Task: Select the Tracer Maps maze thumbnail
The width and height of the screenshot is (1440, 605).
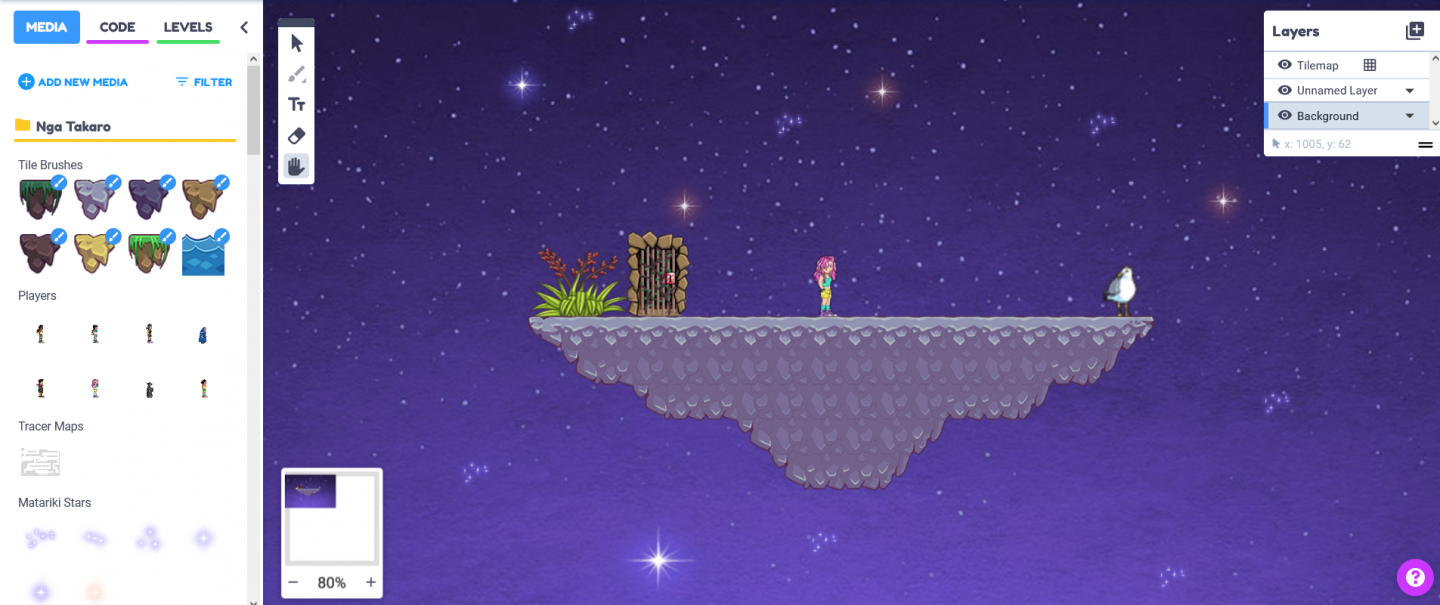Action: (41, 462)
